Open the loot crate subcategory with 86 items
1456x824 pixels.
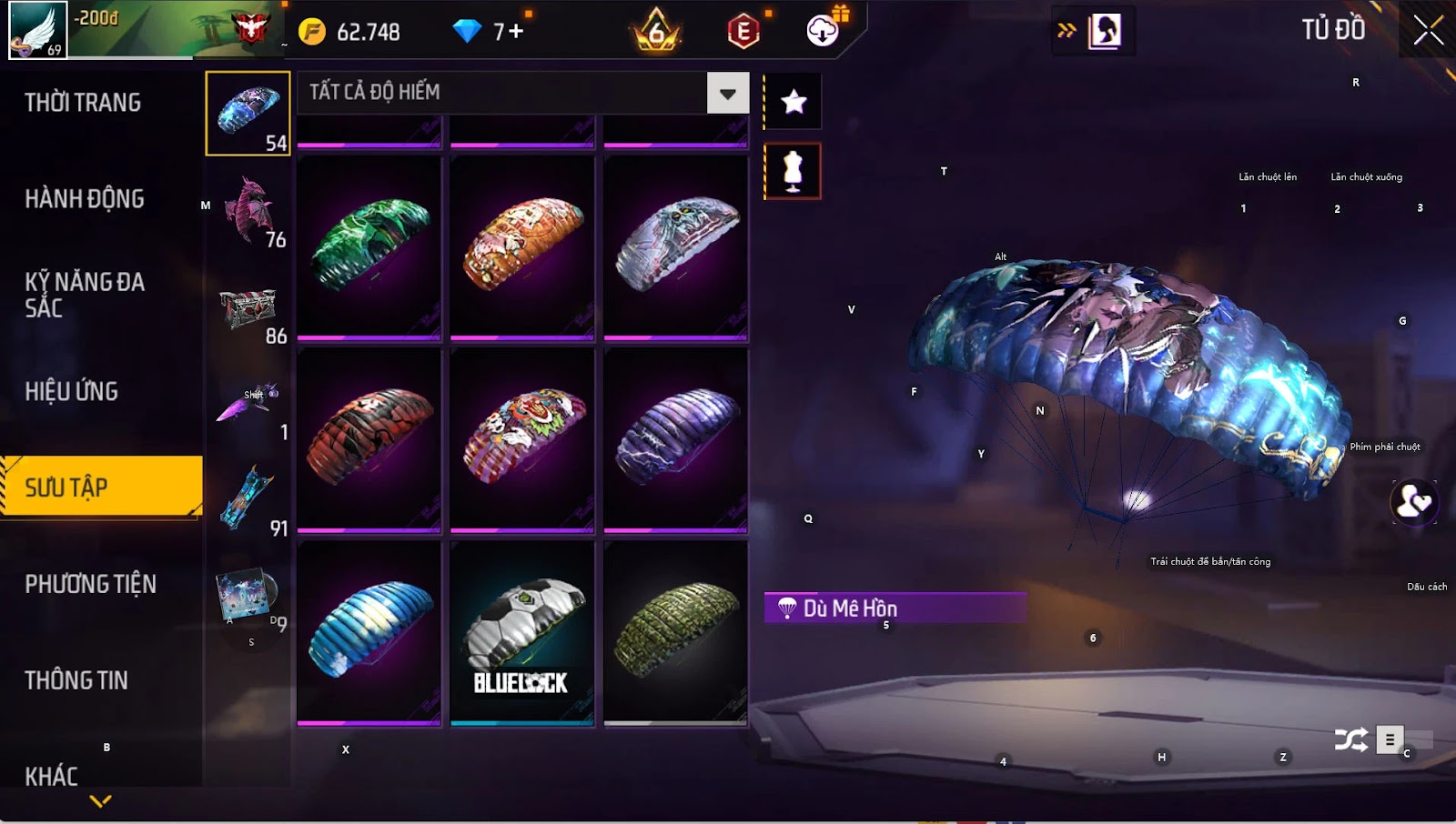(x=249, y=311)
